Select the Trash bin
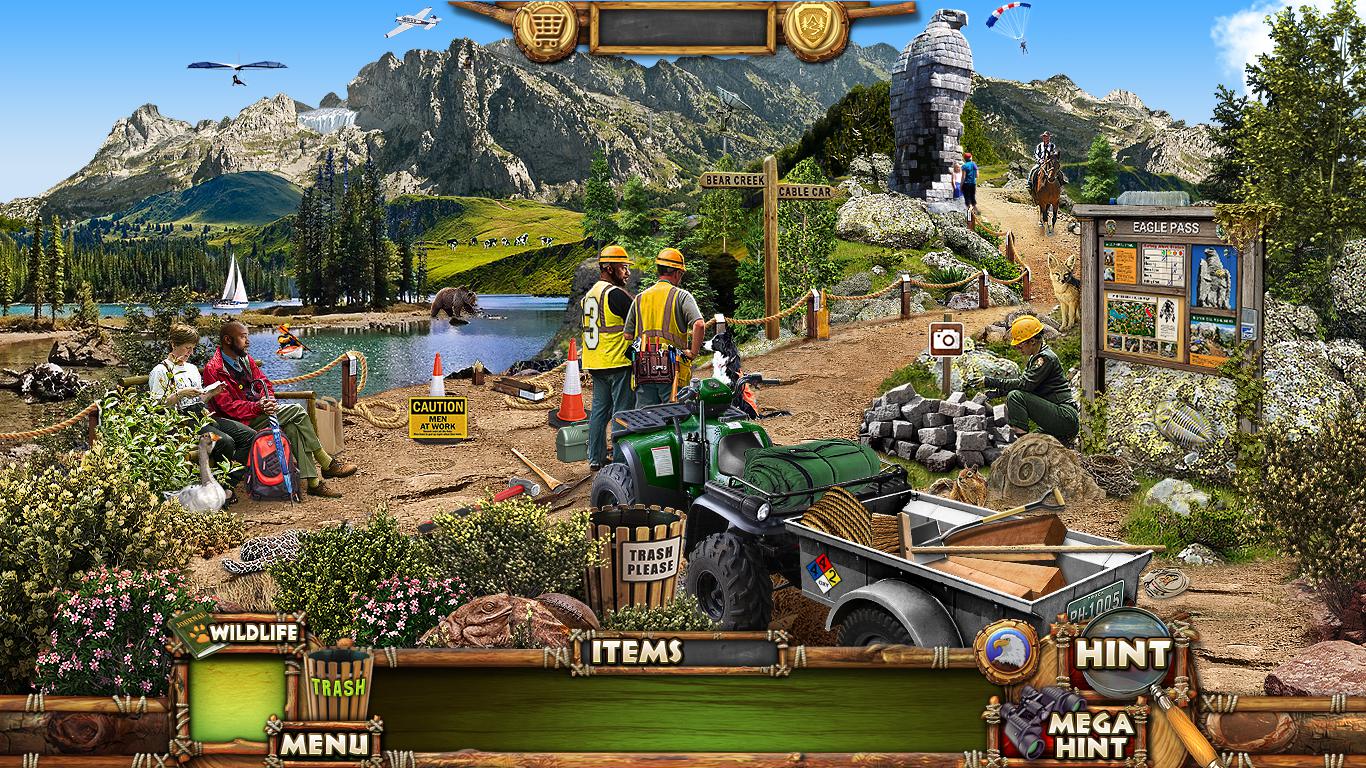1366x768 pixels. (x=338, y=685)
